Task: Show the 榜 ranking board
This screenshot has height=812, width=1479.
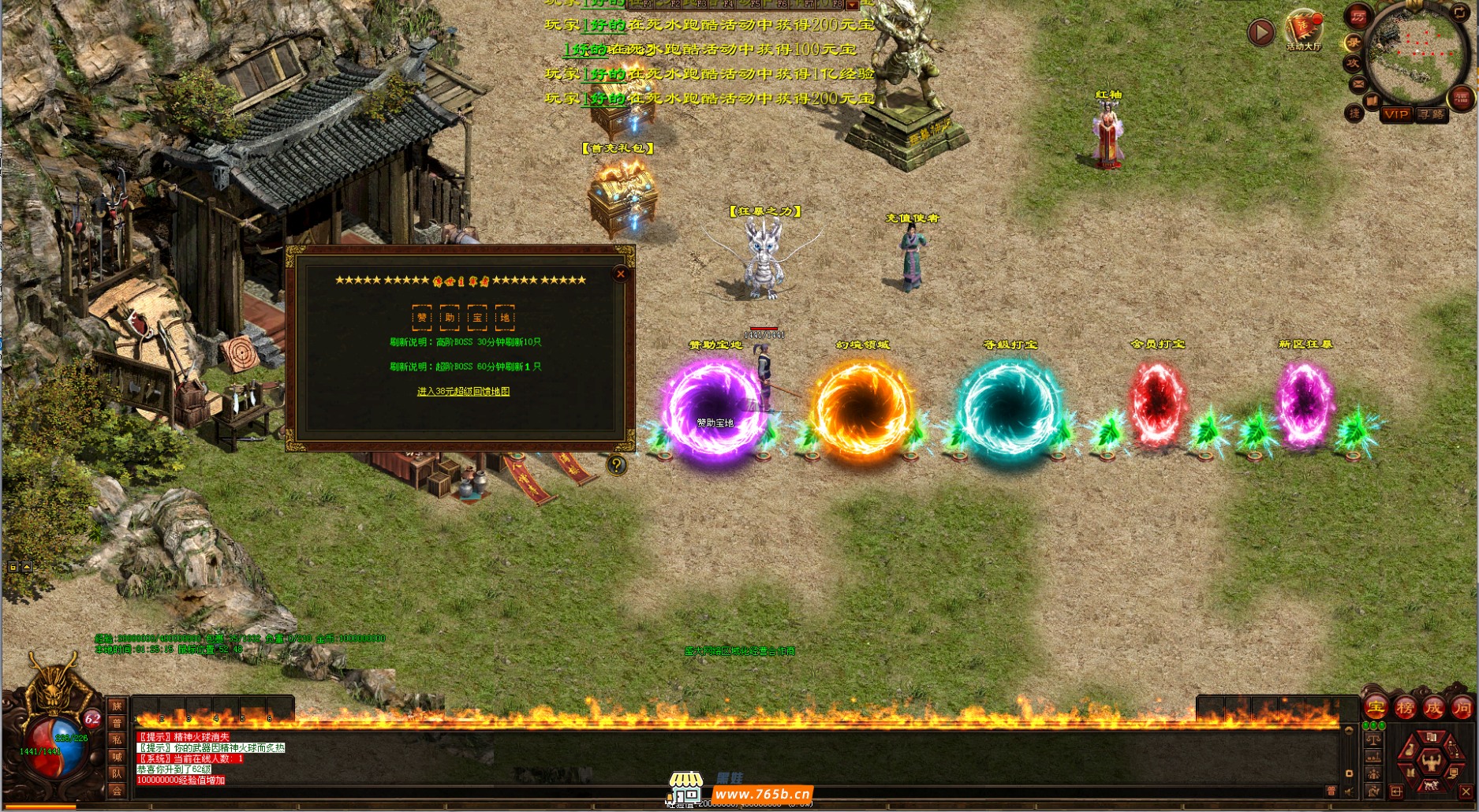Action: 1405,708
